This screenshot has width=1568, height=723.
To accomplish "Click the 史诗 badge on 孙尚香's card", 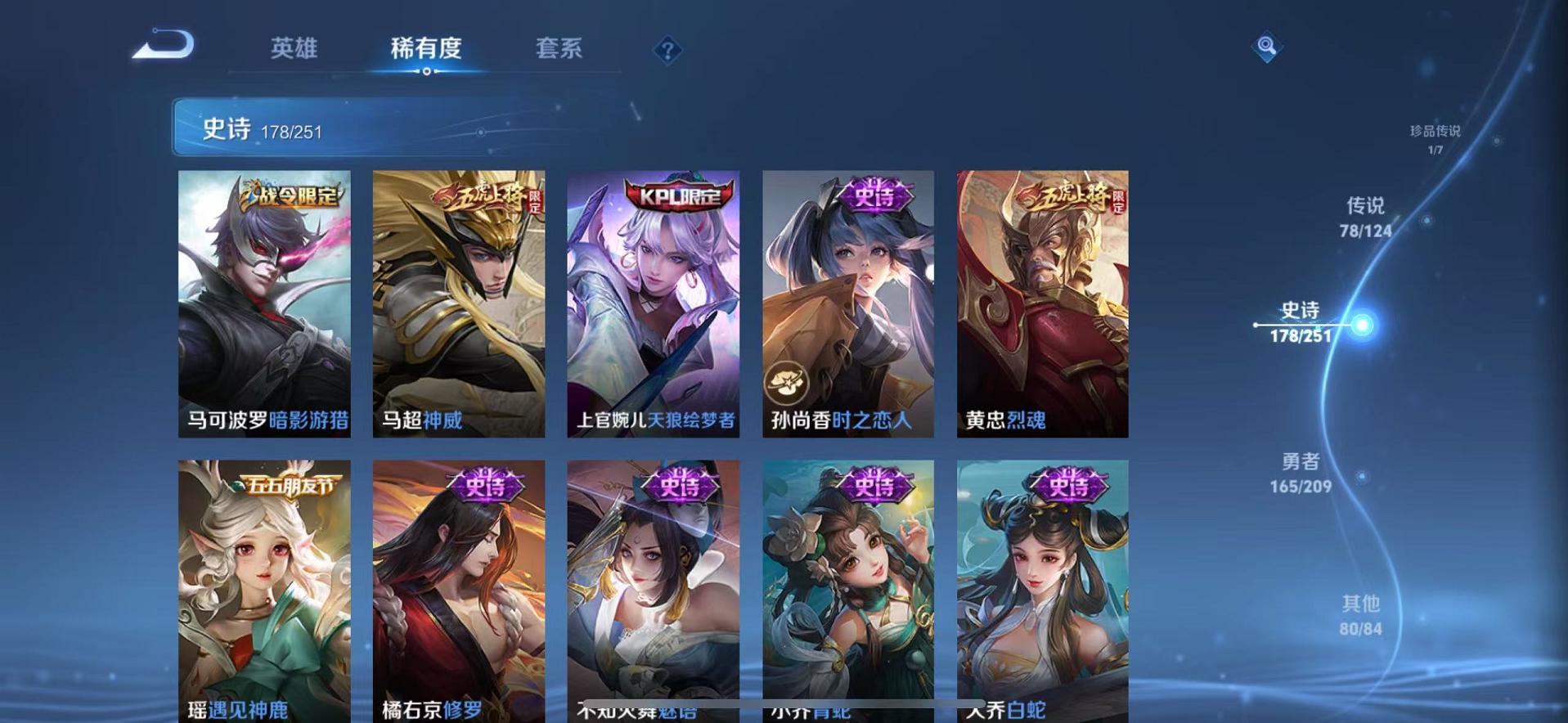I will pyautogui.click(x=874, y=195).
